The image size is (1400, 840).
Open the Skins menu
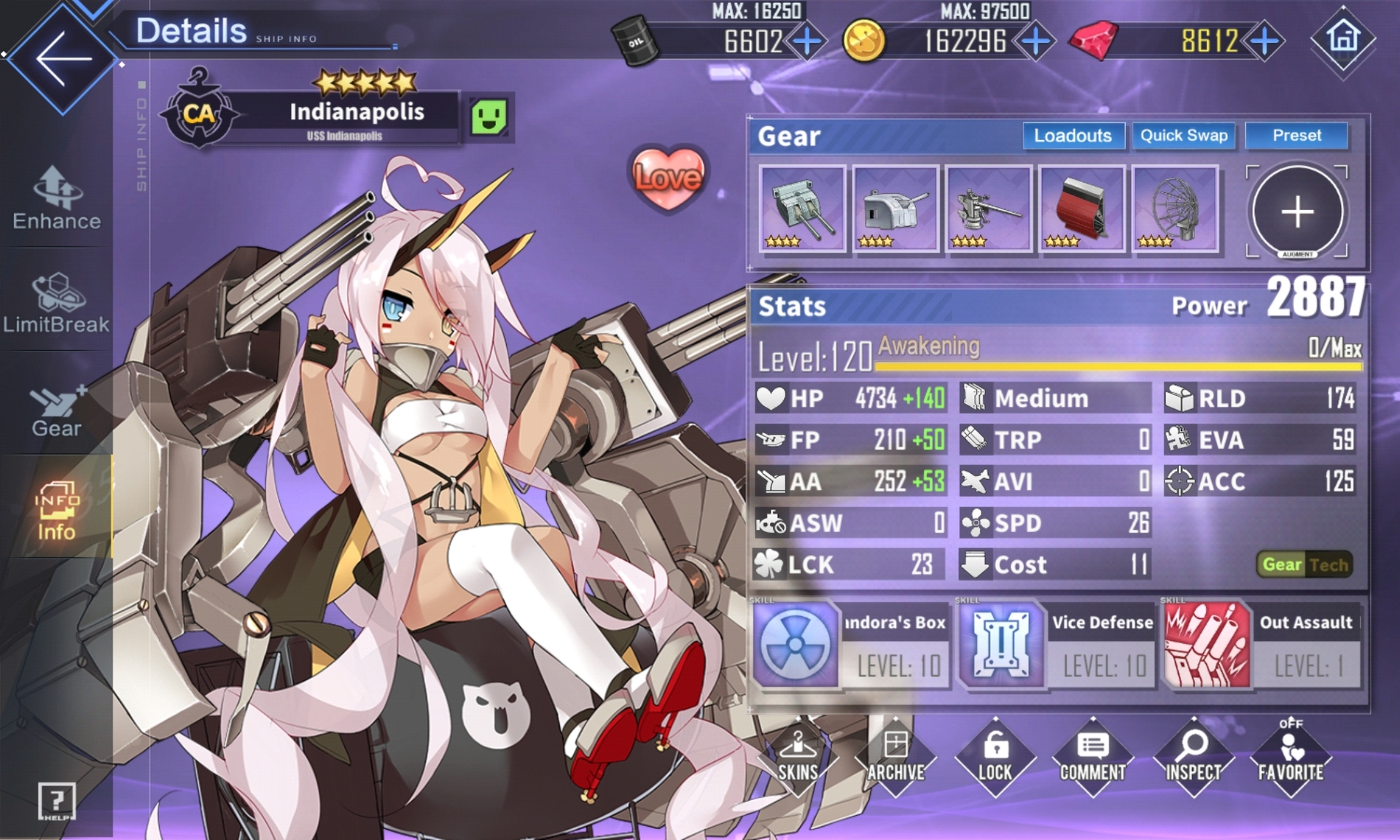click(798, 758)
